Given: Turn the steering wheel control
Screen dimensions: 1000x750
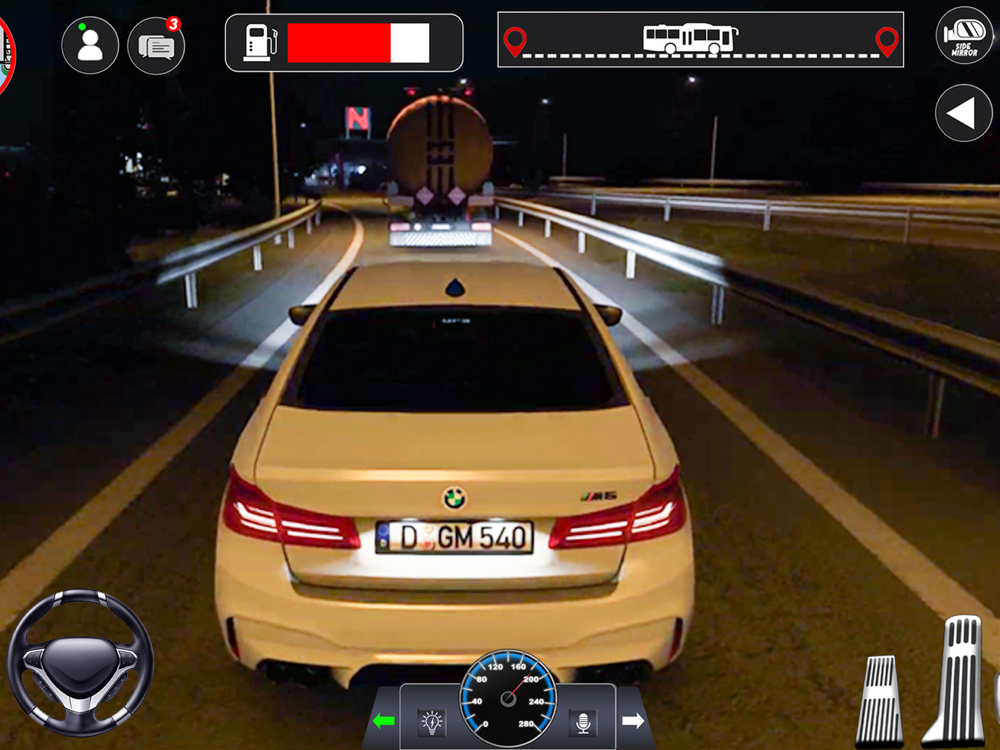Looking at the screenshot, I should coord(80,663).
